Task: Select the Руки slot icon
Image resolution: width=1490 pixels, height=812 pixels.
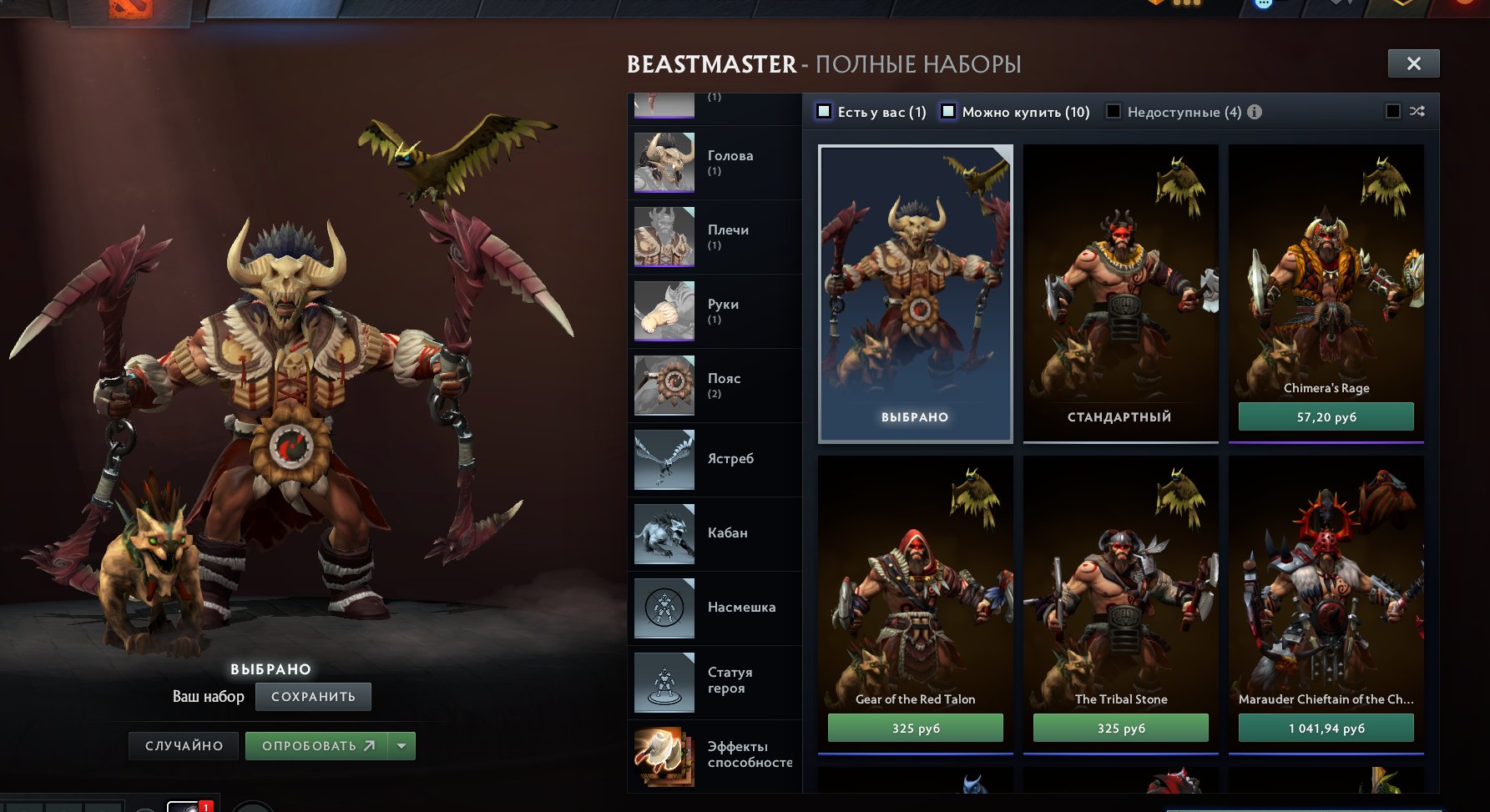Action: tap(664, 311)
